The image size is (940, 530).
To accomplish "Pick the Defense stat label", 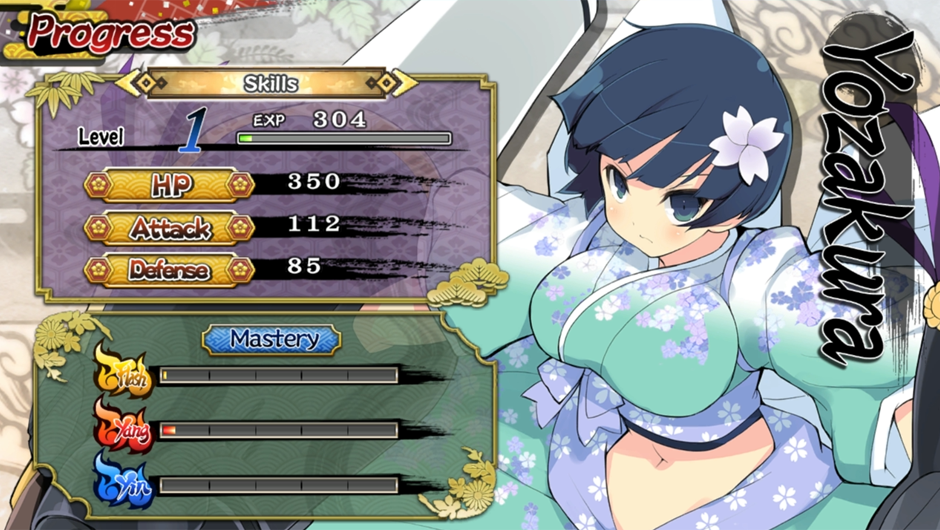I will [169, 270].
